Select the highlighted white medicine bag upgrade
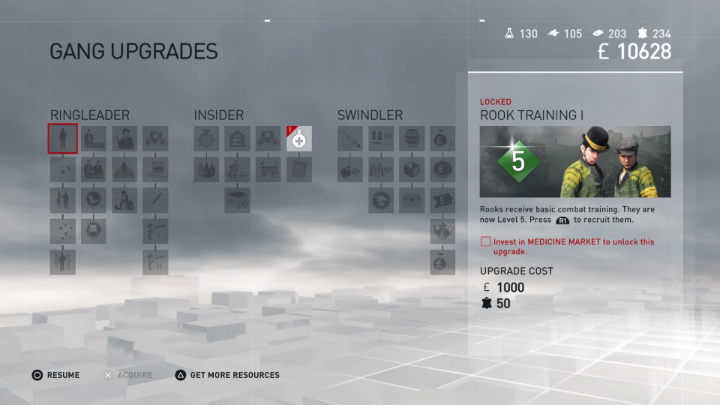The image size is (720, 405). click(x=299, y=138)
